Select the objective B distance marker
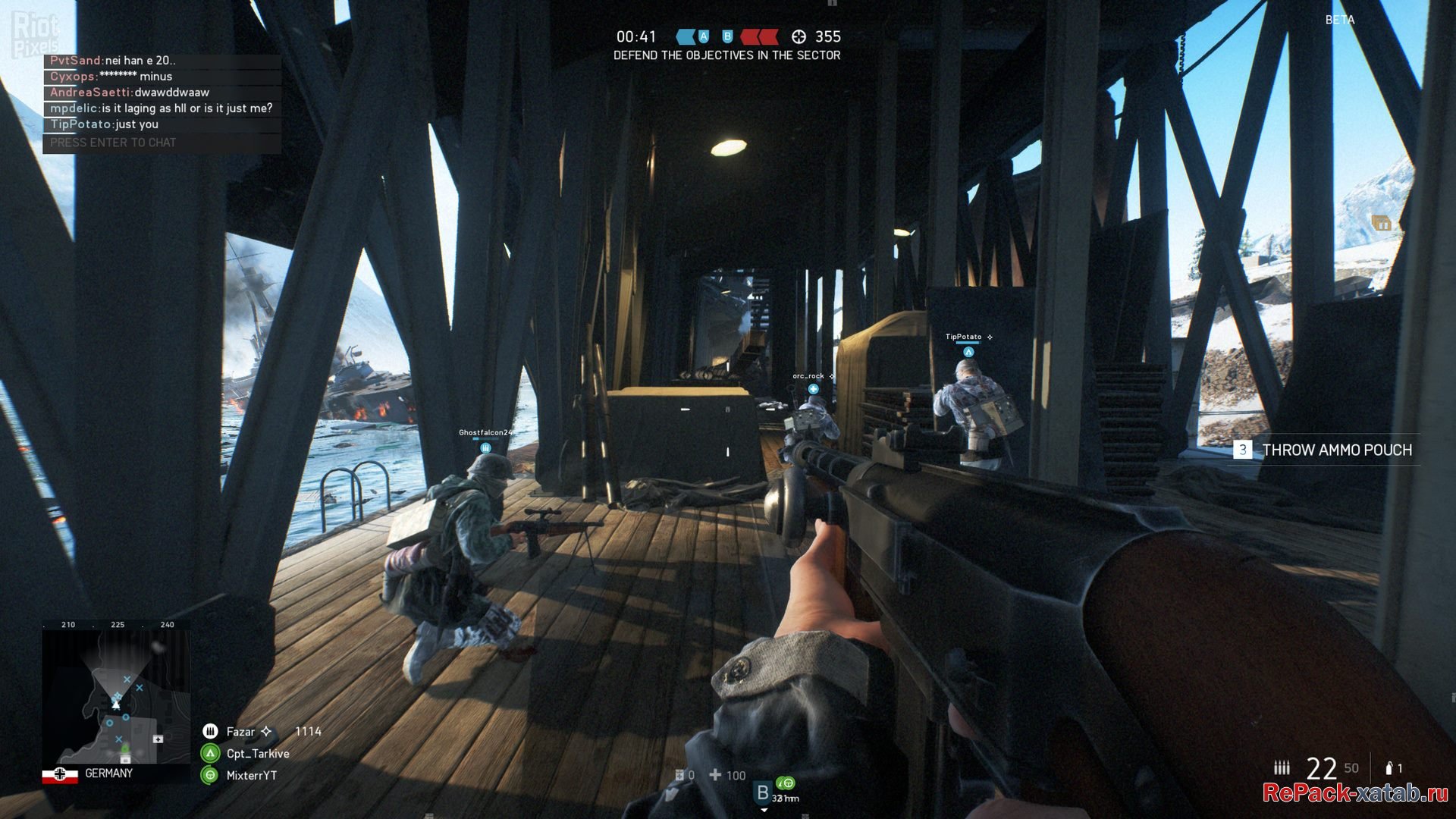The image size is (1456, 819). [763, 793]
